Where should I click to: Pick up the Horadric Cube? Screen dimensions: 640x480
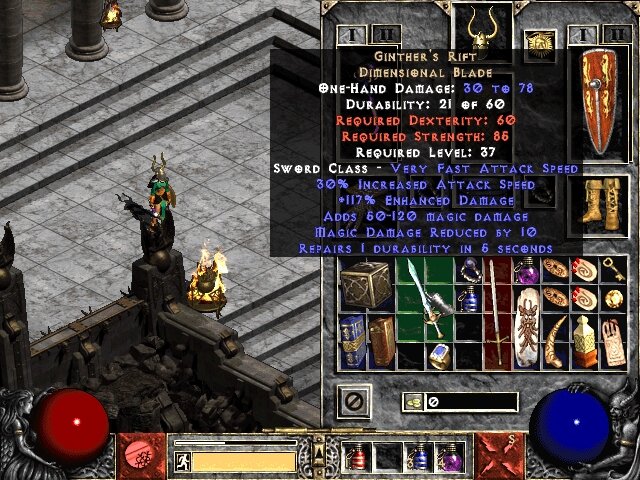tap(361, 285)
